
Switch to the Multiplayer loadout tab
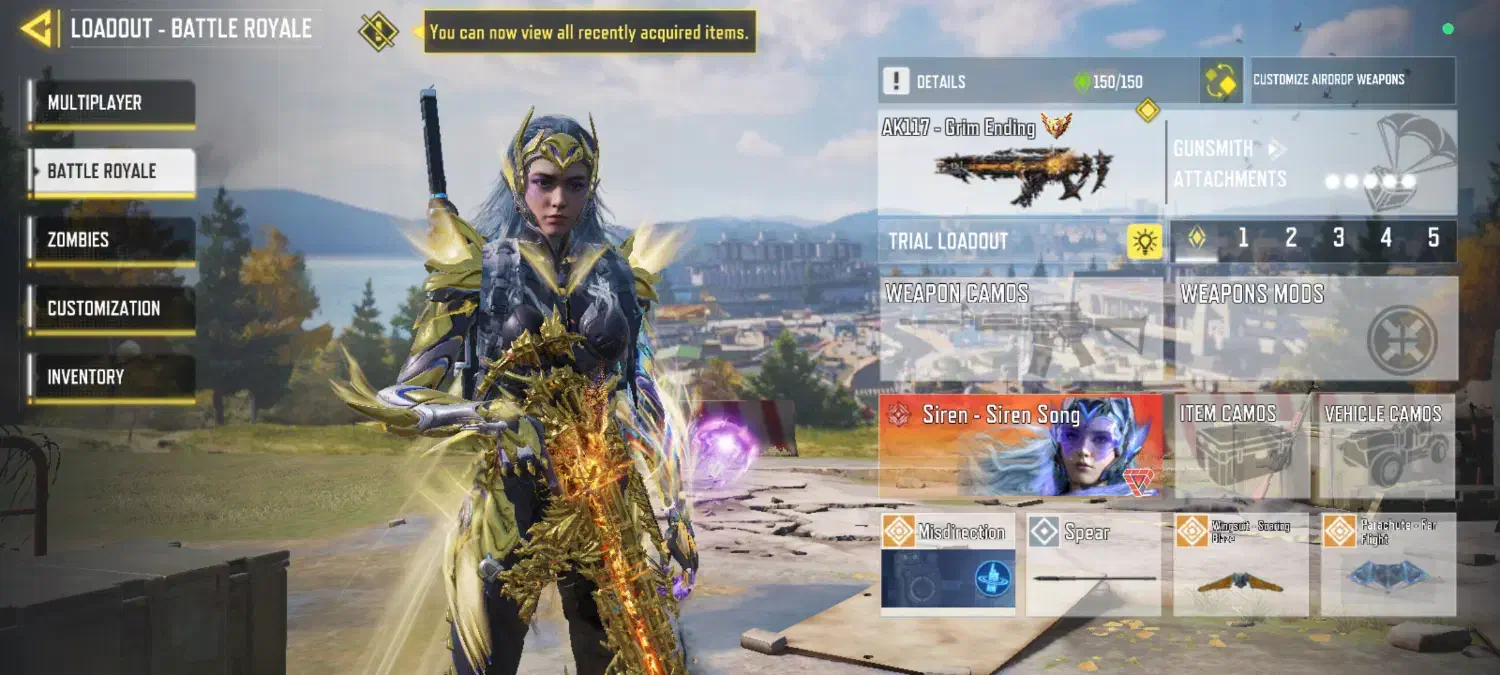tap(111, 104)
